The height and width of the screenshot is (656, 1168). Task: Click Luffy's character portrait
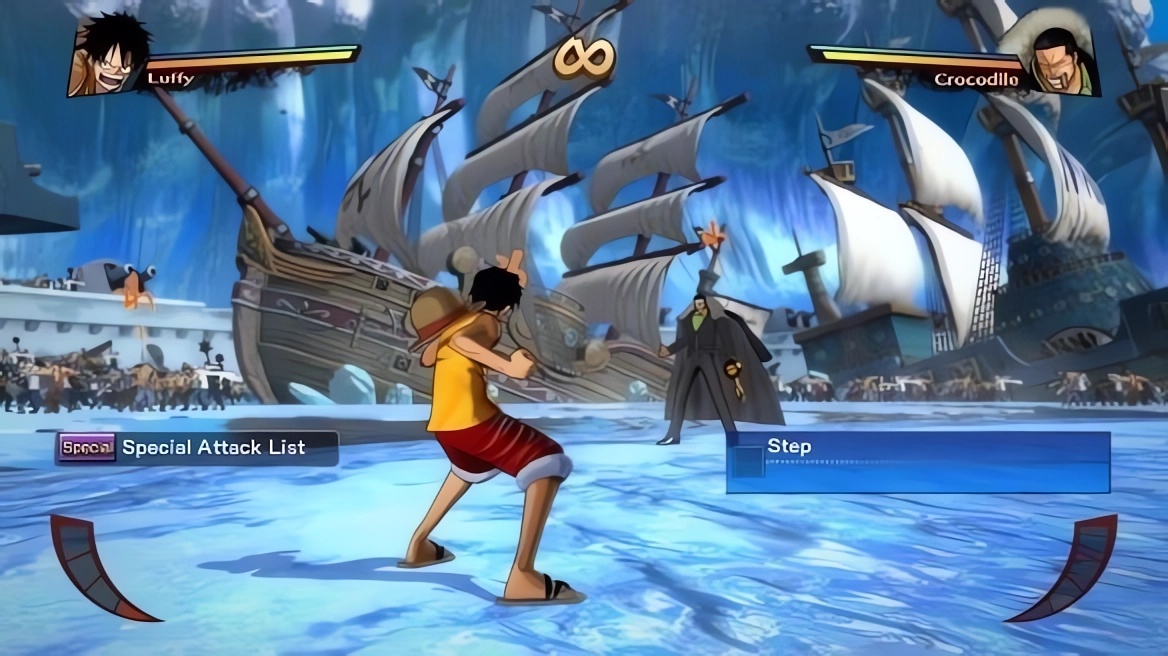coord(109,57)
